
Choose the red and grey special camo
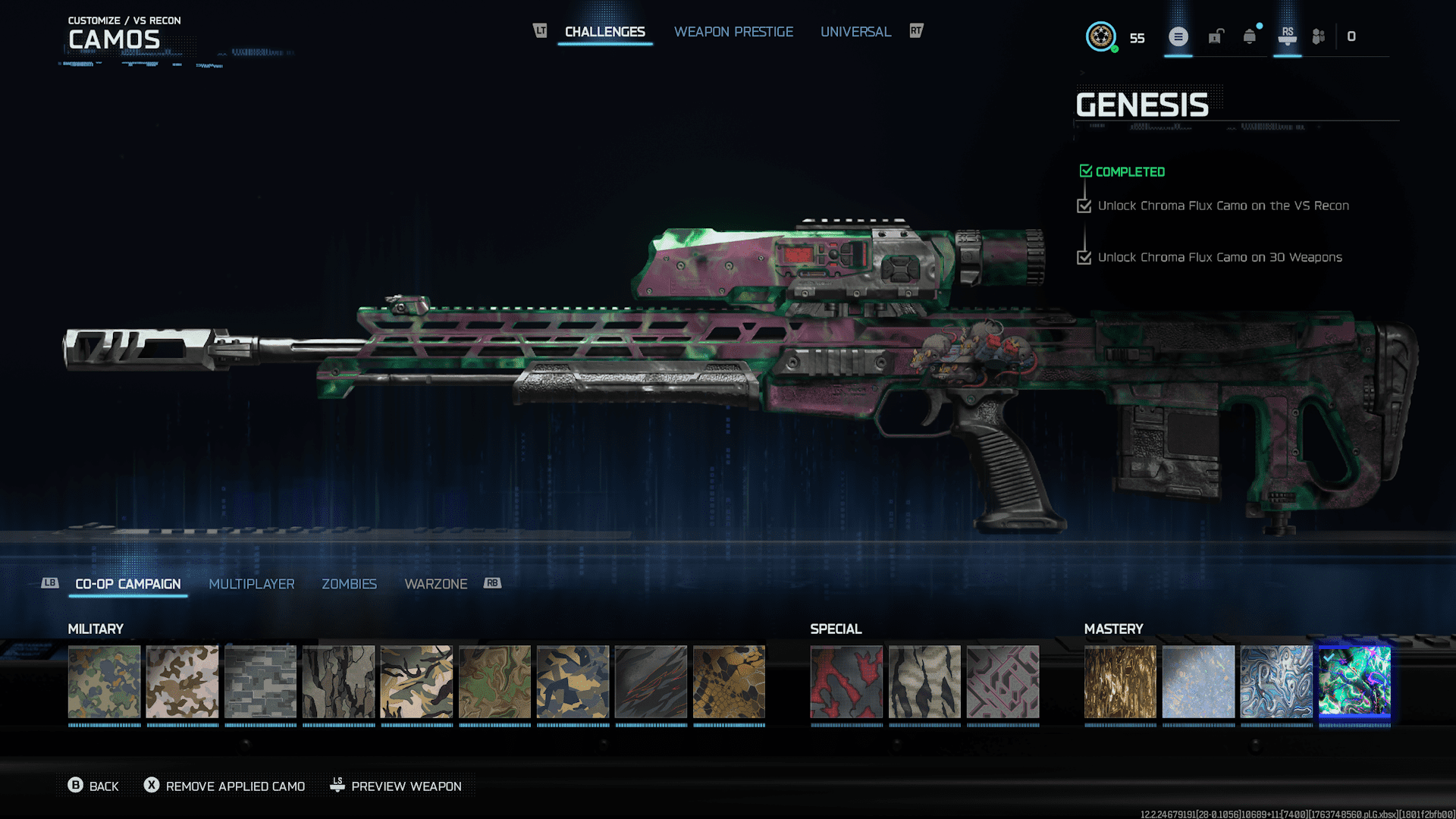point(846,682)
